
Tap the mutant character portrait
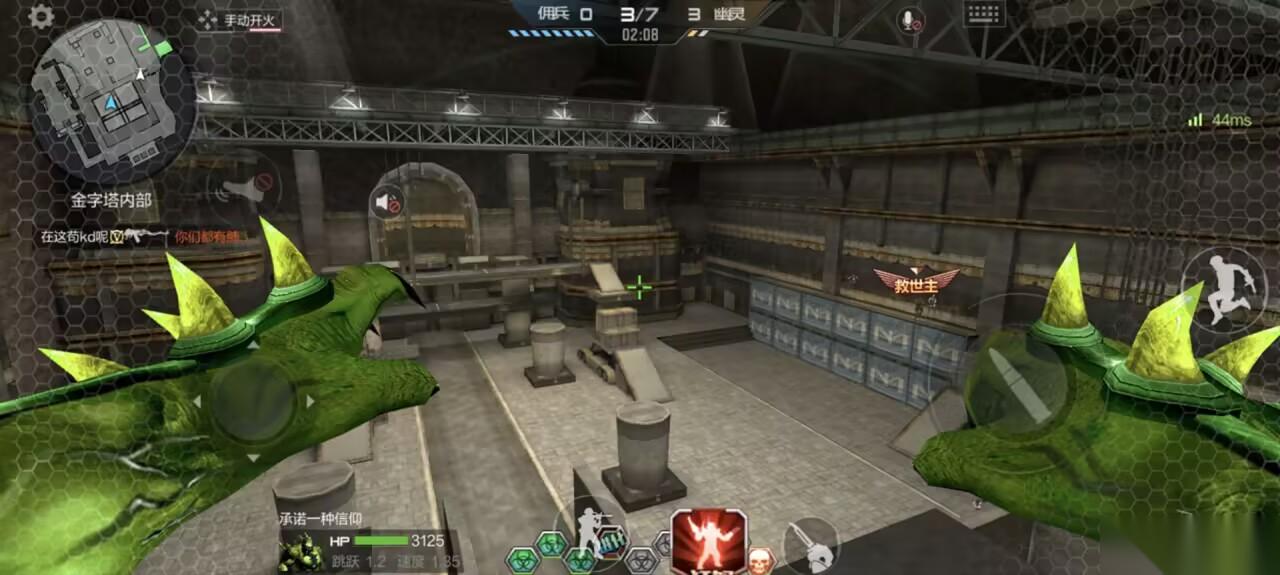tap(301, 553)
